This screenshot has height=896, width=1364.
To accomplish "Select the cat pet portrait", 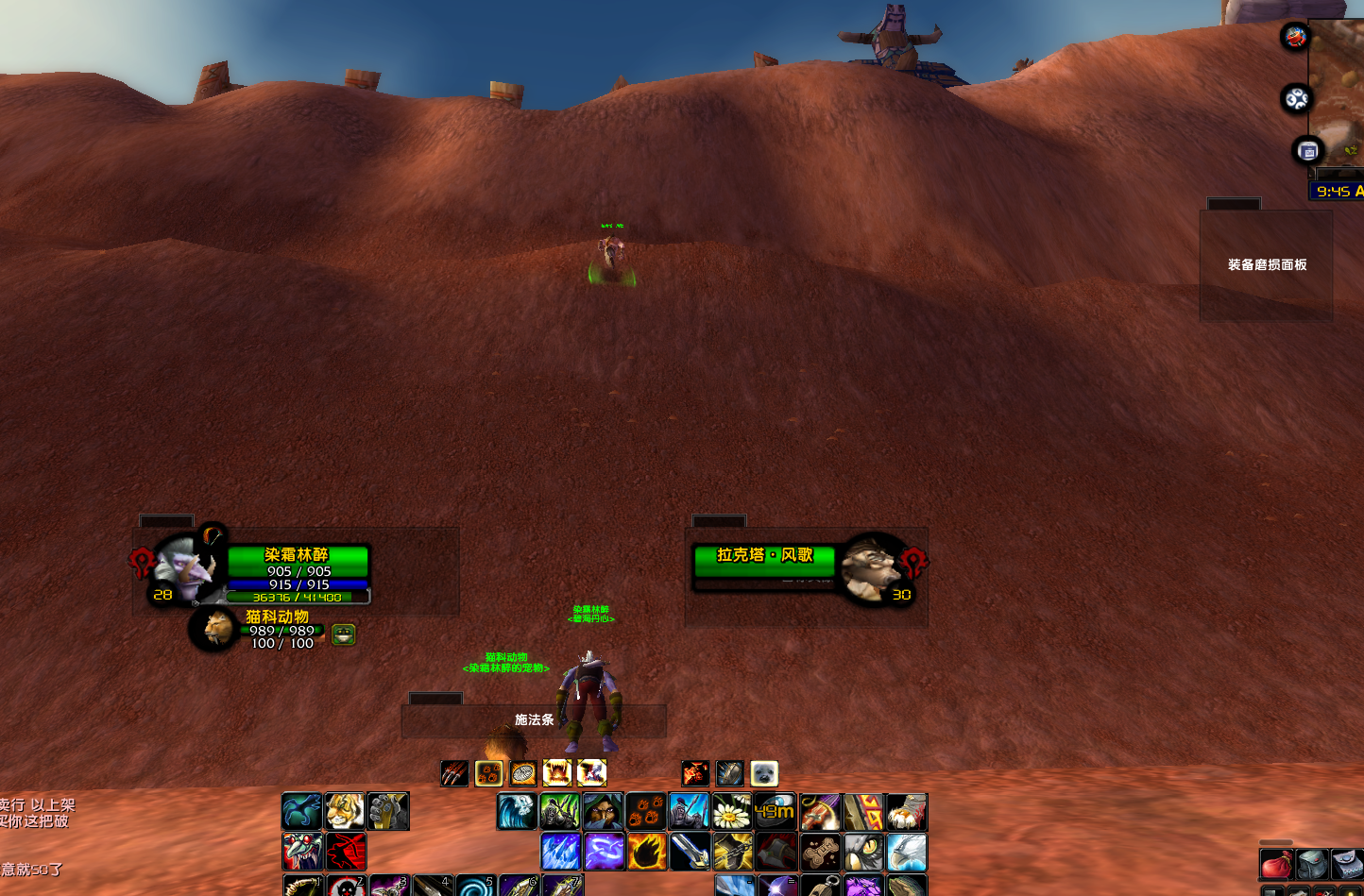I will 214,629.
